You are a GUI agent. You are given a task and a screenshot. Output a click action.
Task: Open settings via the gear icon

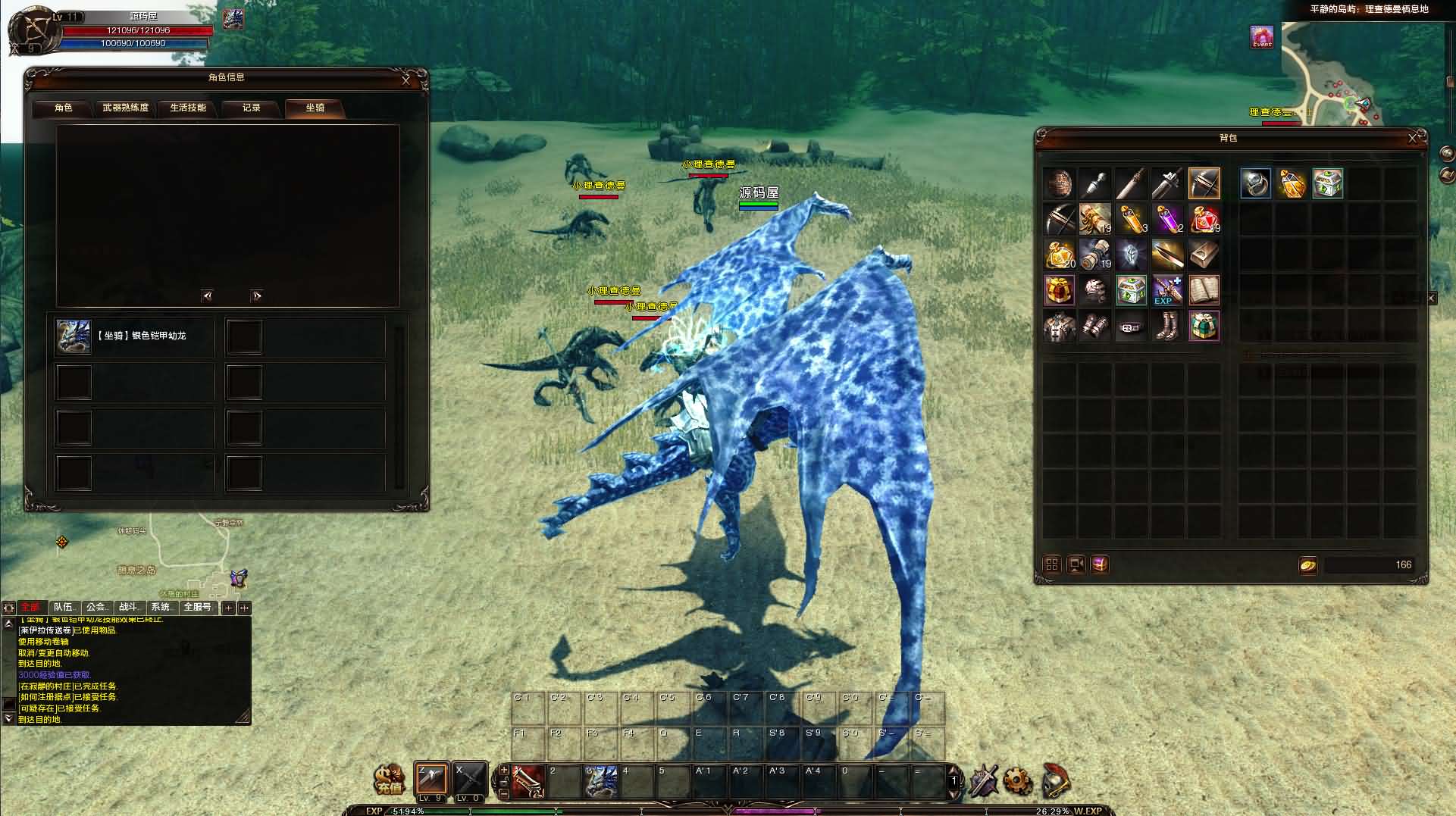pos(1017,780)
